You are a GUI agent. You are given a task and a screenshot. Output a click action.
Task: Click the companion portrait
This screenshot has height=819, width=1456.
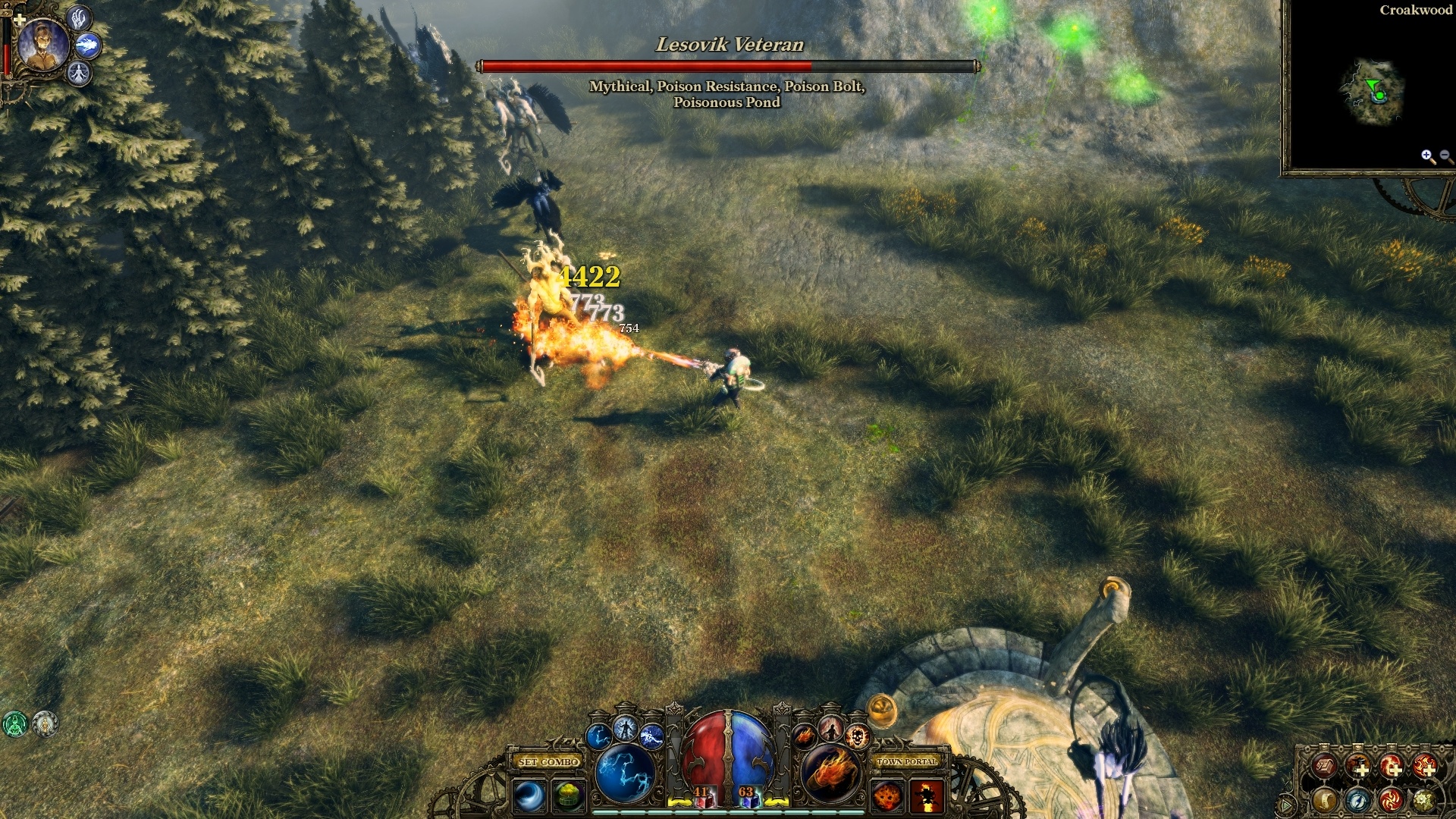(x=43, y=43)
